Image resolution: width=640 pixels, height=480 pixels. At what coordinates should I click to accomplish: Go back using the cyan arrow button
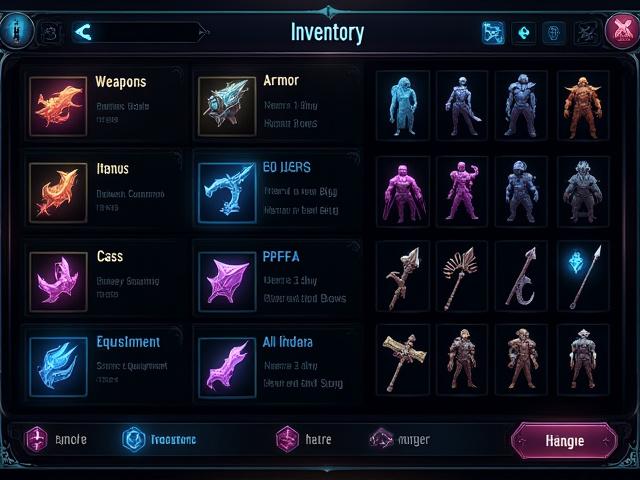pos(83,33)
